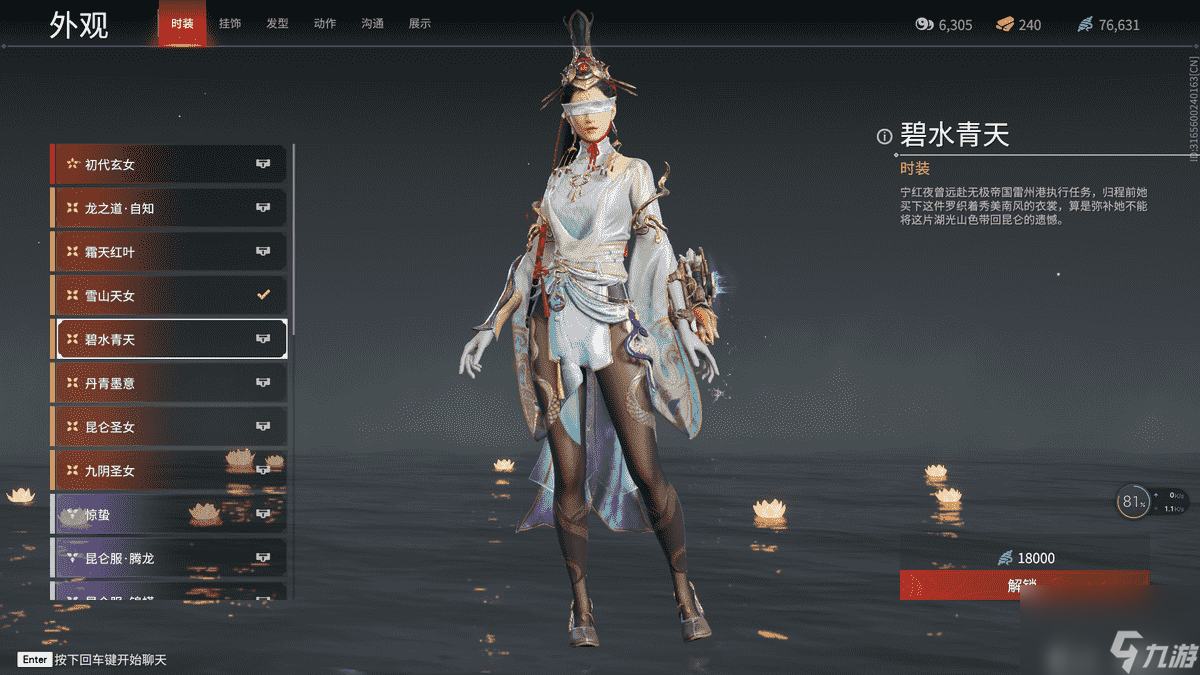1200x675 pixels.
Task: Show the 展示 tab
Action: tap(420, 23)
